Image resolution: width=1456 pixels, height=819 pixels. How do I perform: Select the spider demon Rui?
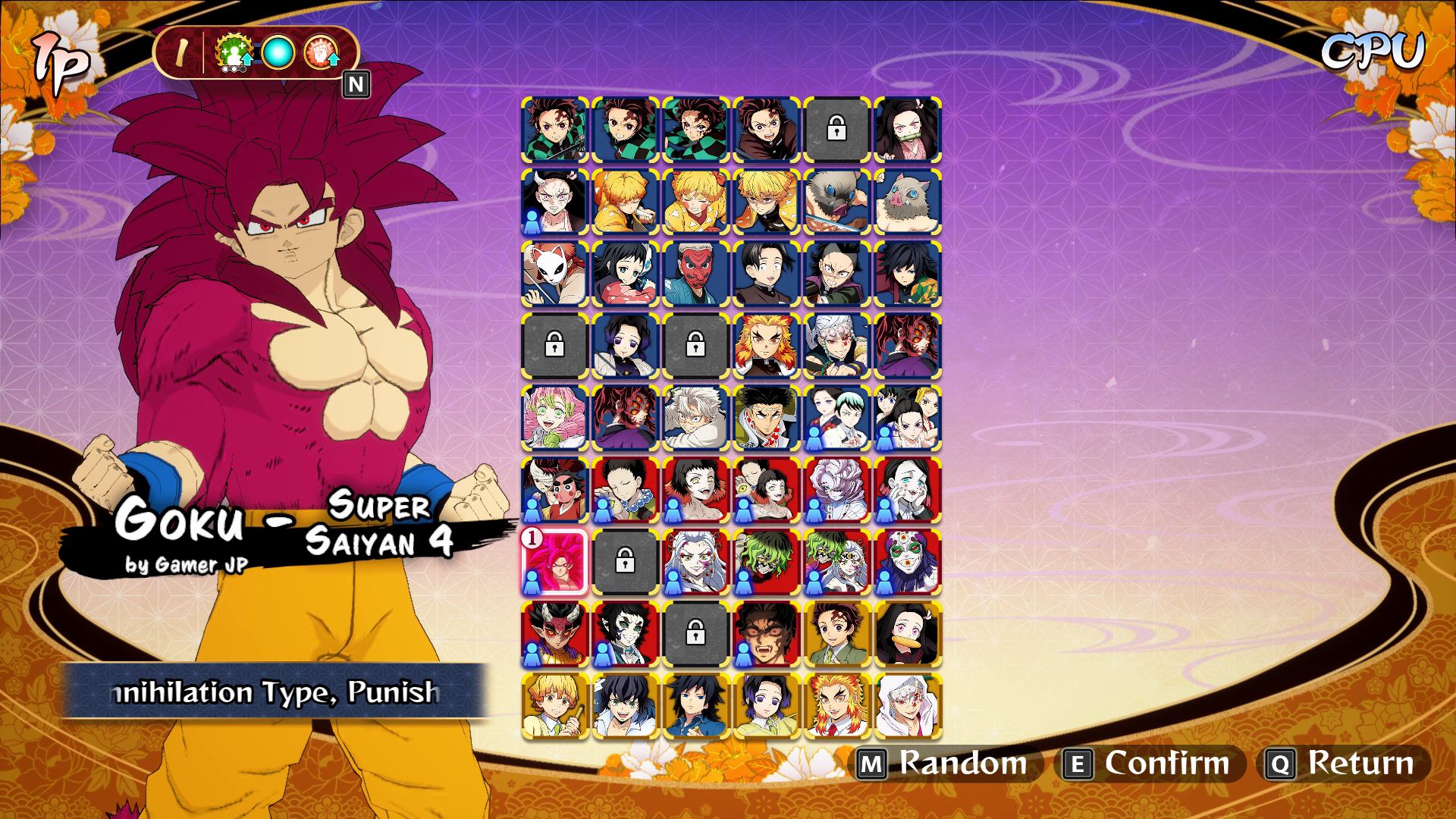[836, 490]
